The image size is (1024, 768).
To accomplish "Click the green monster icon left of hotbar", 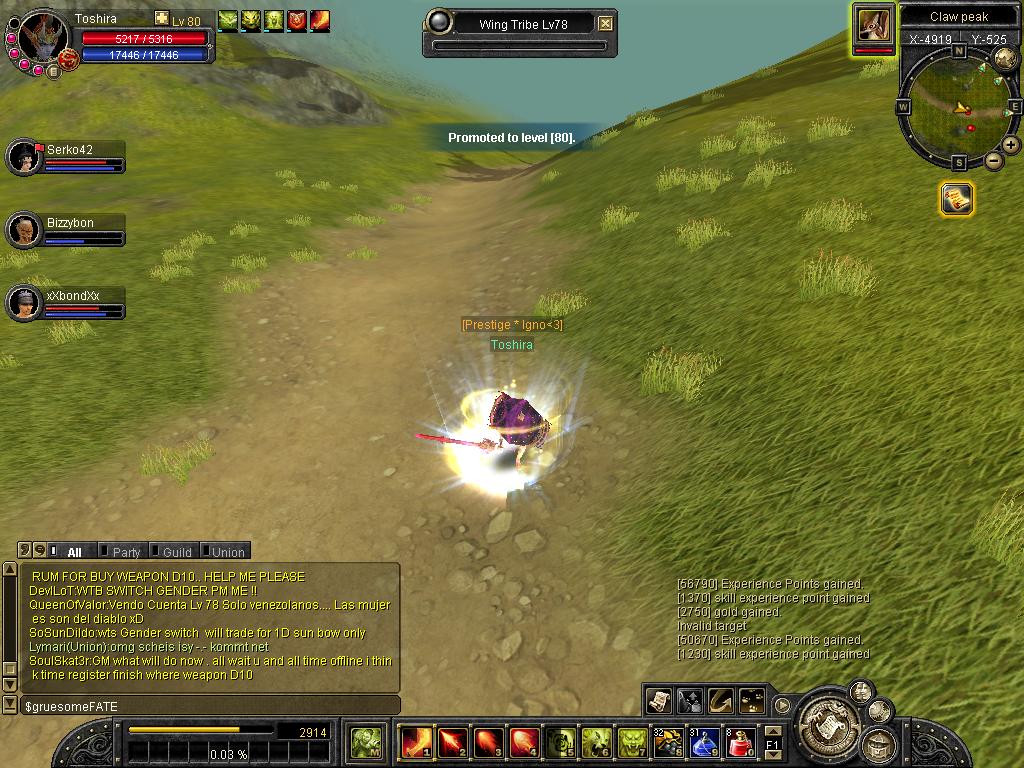I will [367, 742].
